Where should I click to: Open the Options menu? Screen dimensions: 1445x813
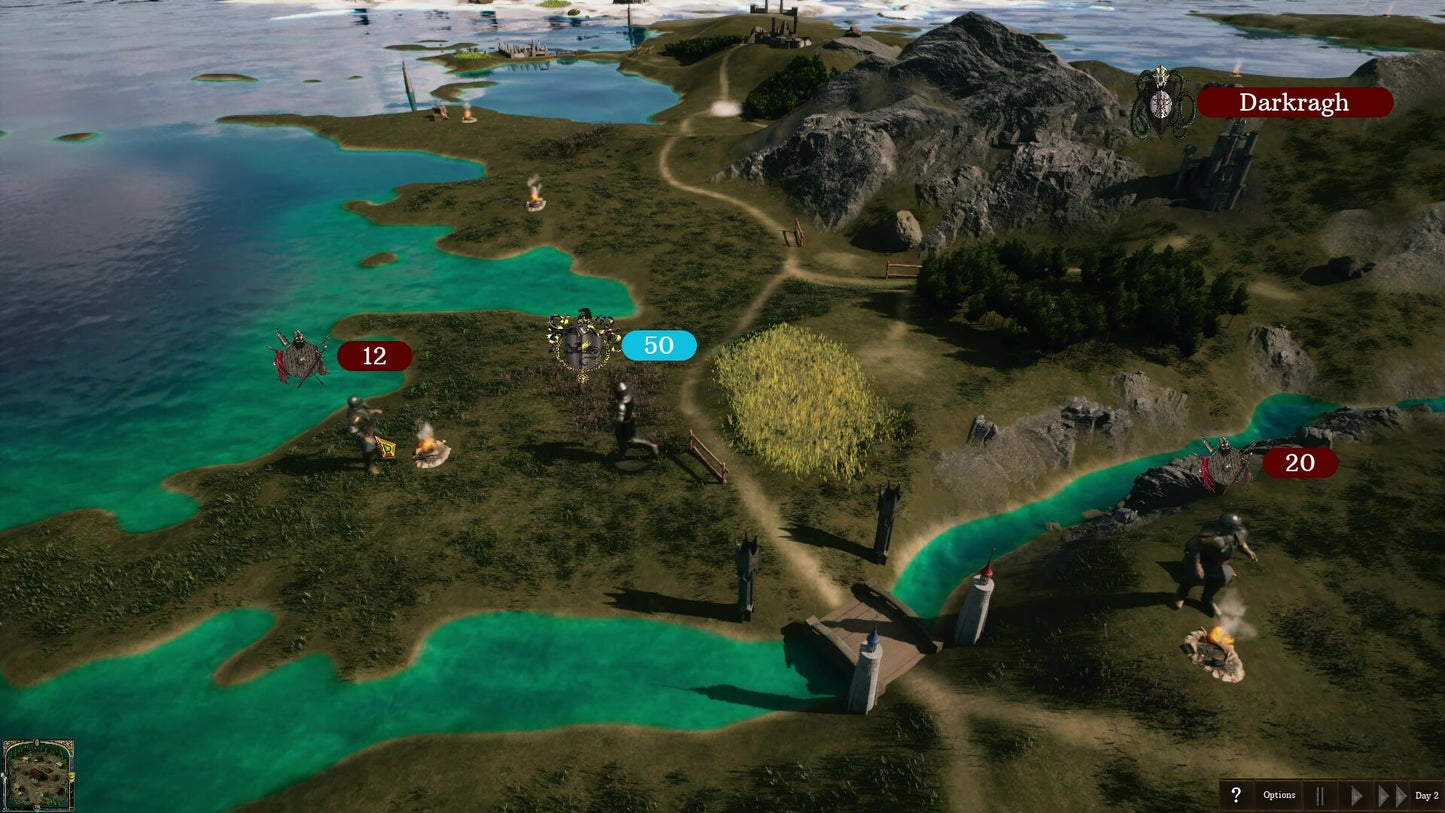(1279, 796)
